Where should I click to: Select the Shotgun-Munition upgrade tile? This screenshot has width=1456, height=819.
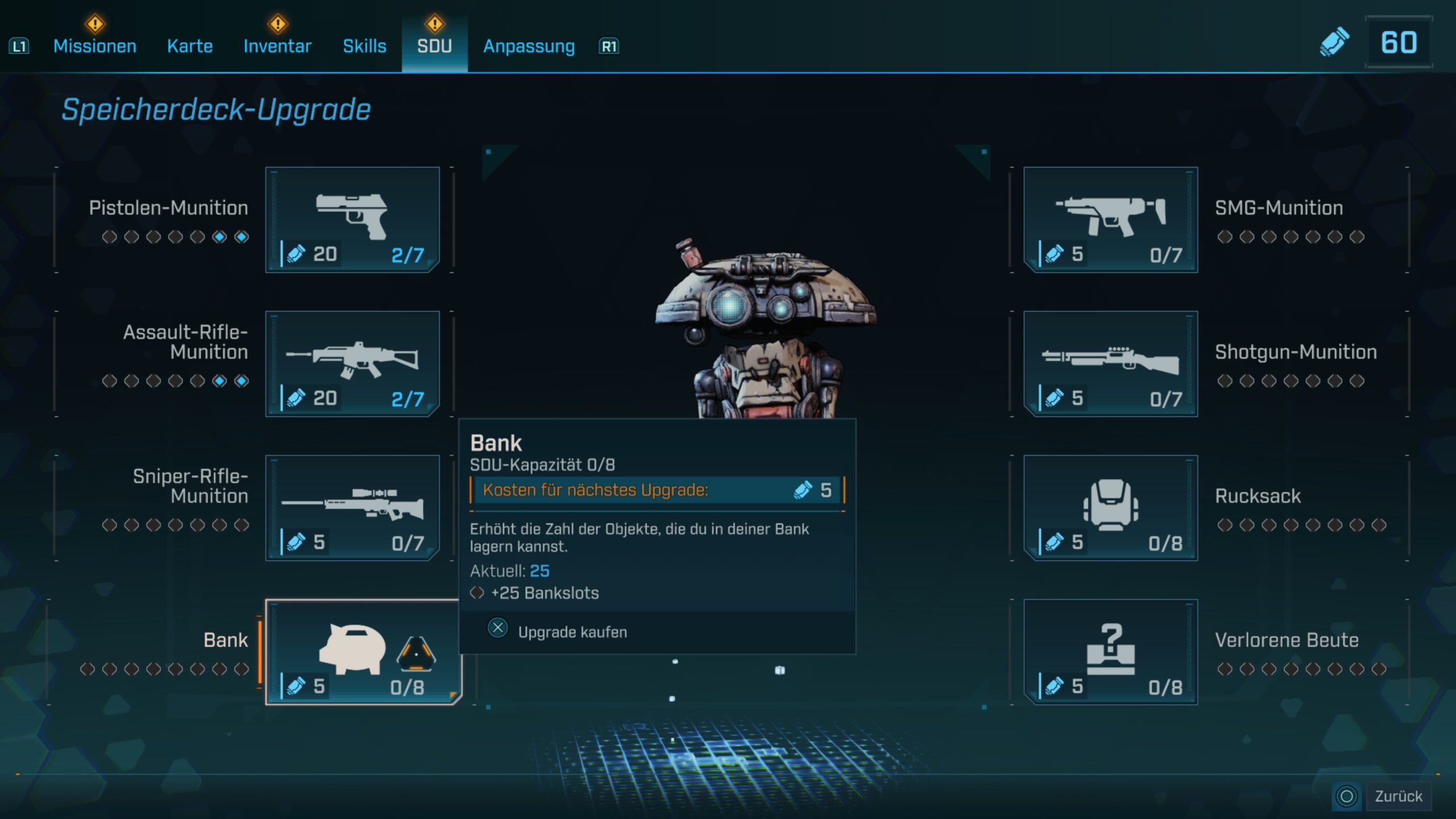[x=1110, y=363]
